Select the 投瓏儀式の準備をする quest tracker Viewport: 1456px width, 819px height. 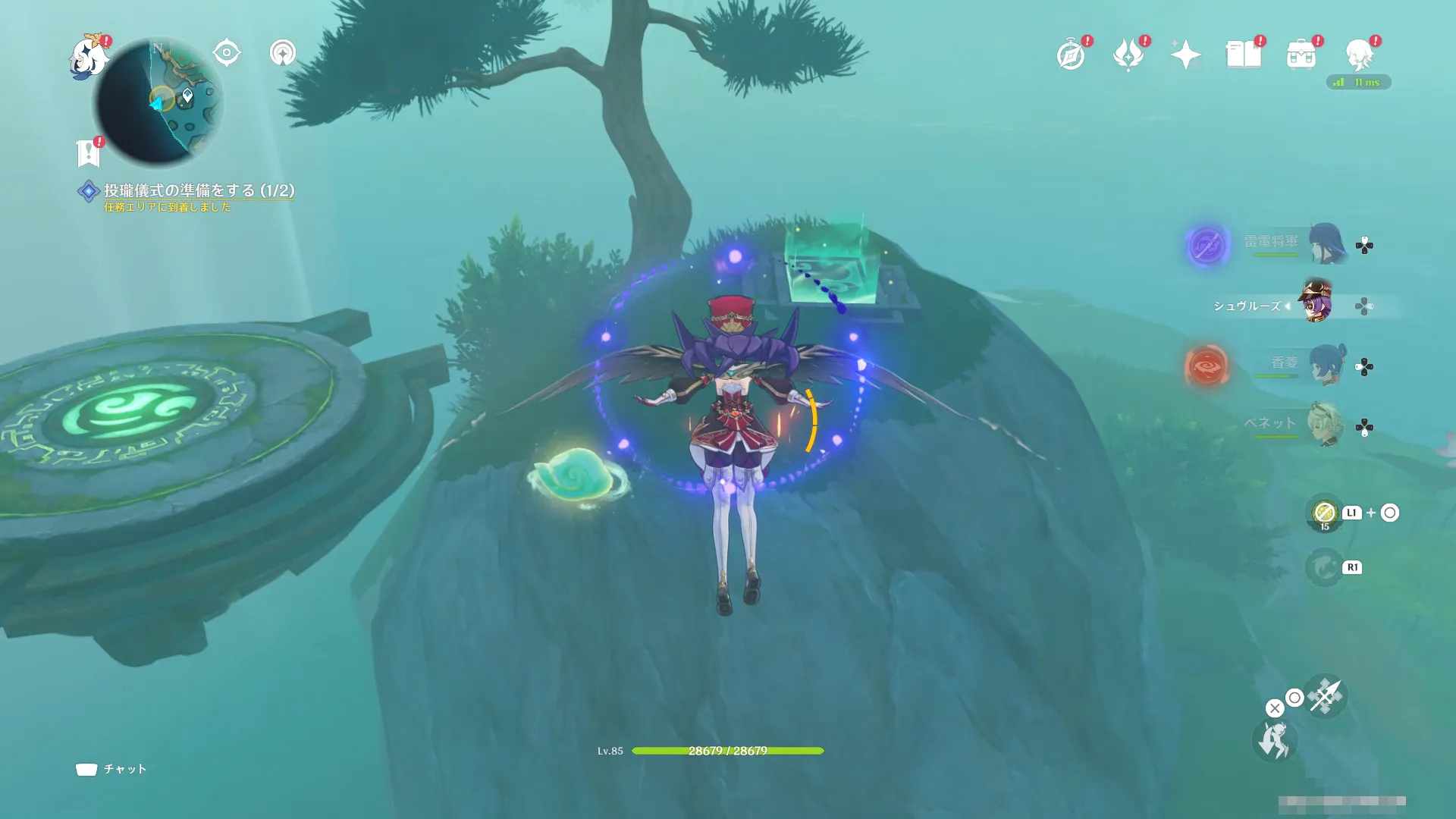(199, 190)
